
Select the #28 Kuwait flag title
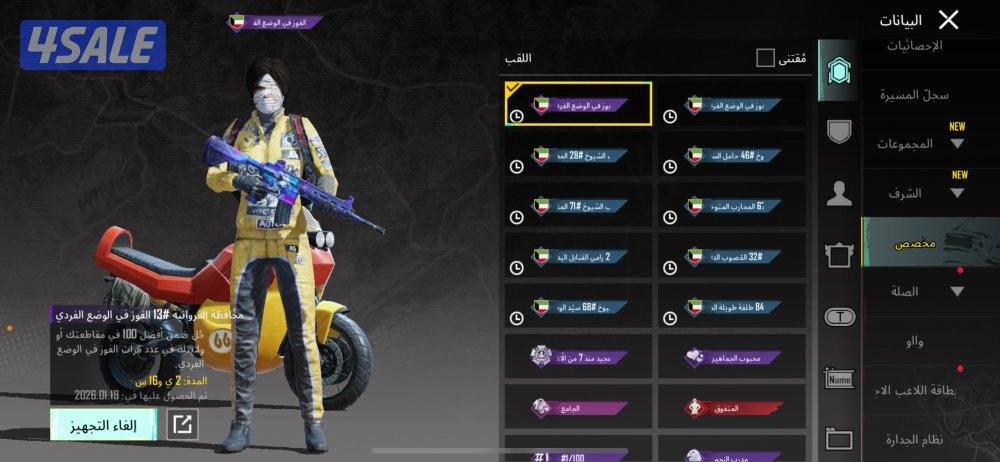(579, 156)
